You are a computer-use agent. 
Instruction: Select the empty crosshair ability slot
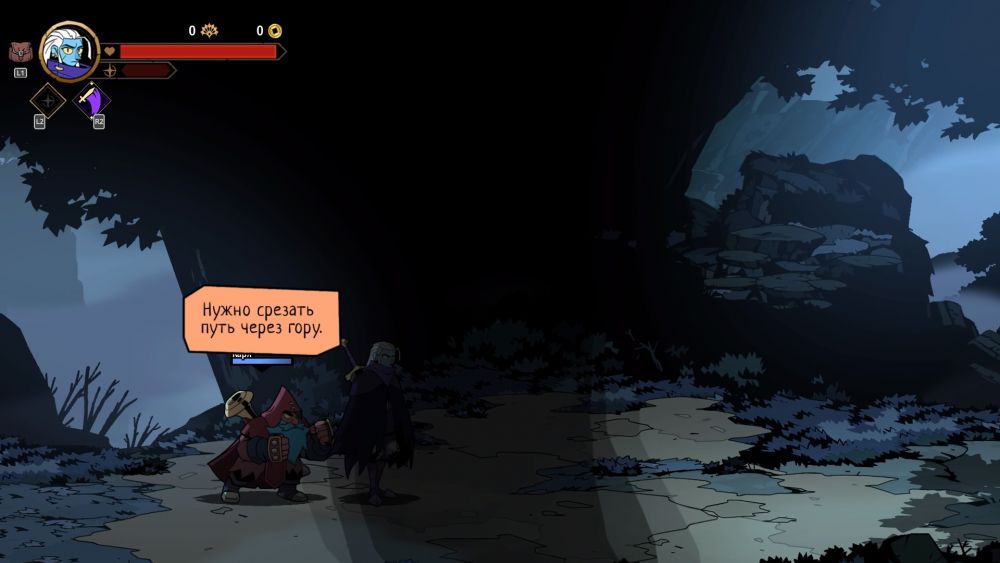coord(47,101)
